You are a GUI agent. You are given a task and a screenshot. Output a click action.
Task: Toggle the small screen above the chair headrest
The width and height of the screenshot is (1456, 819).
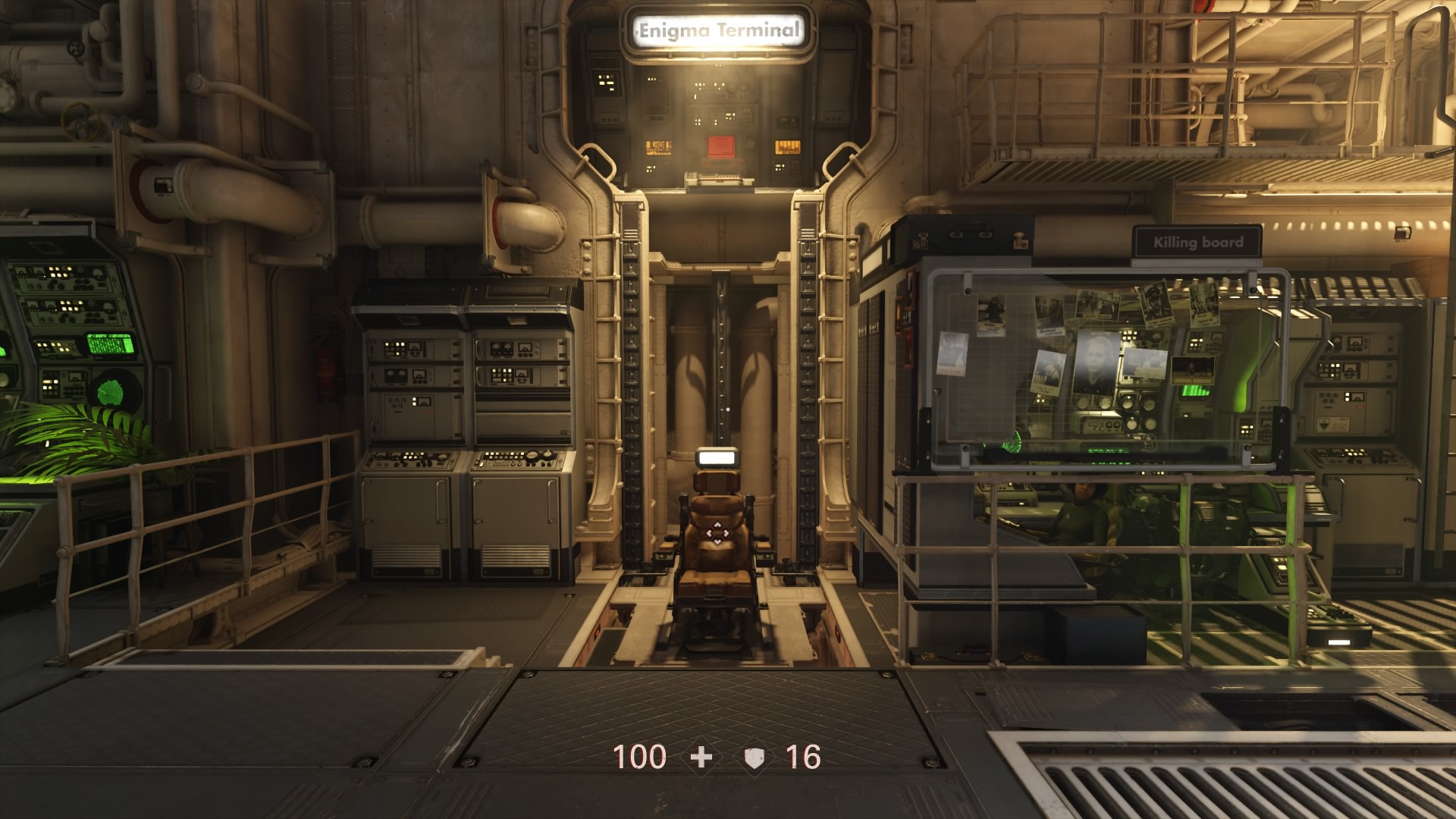click(716, 457)
